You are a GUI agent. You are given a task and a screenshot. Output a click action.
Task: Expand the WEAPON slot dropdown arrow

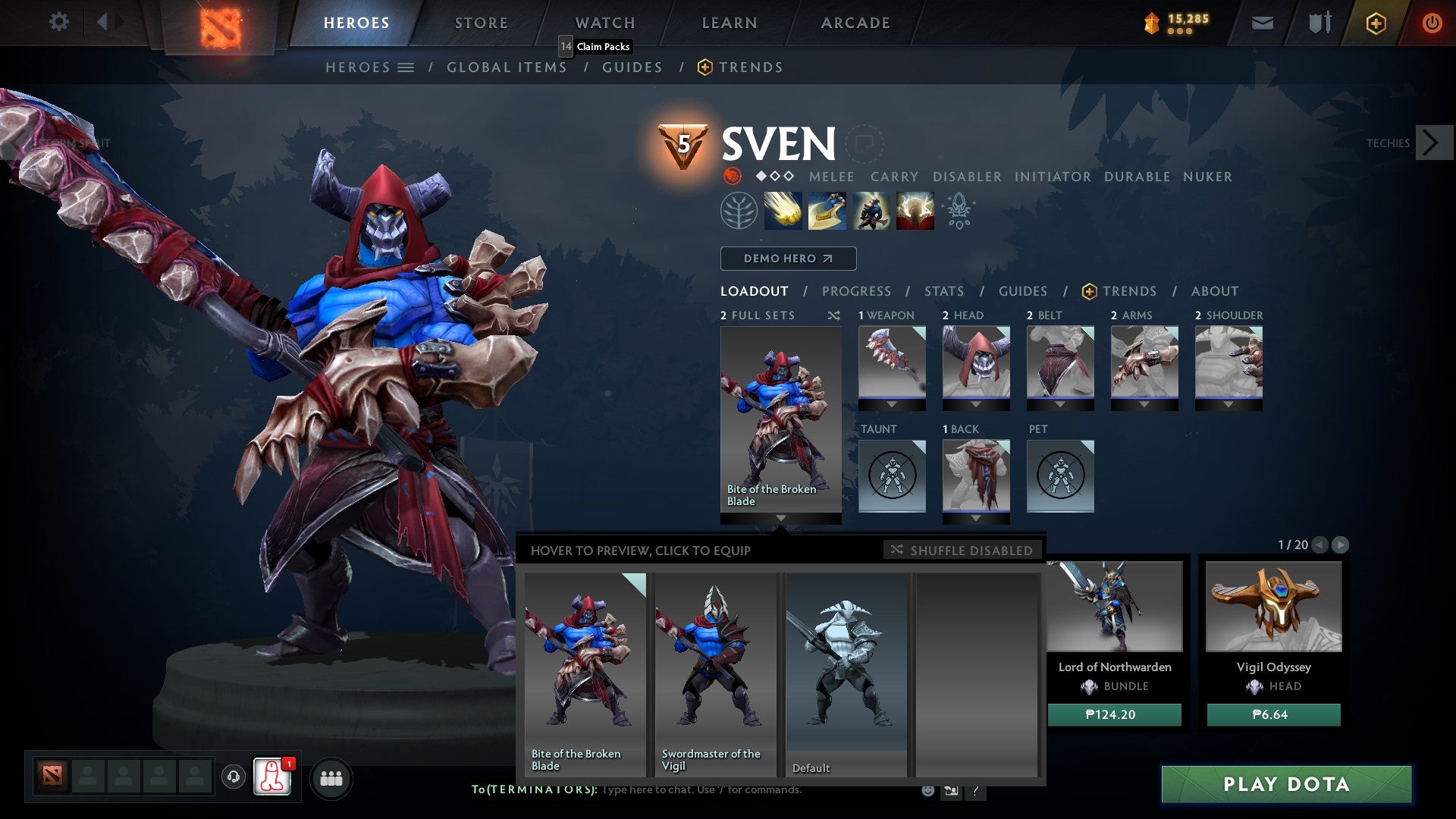point(892,404)
